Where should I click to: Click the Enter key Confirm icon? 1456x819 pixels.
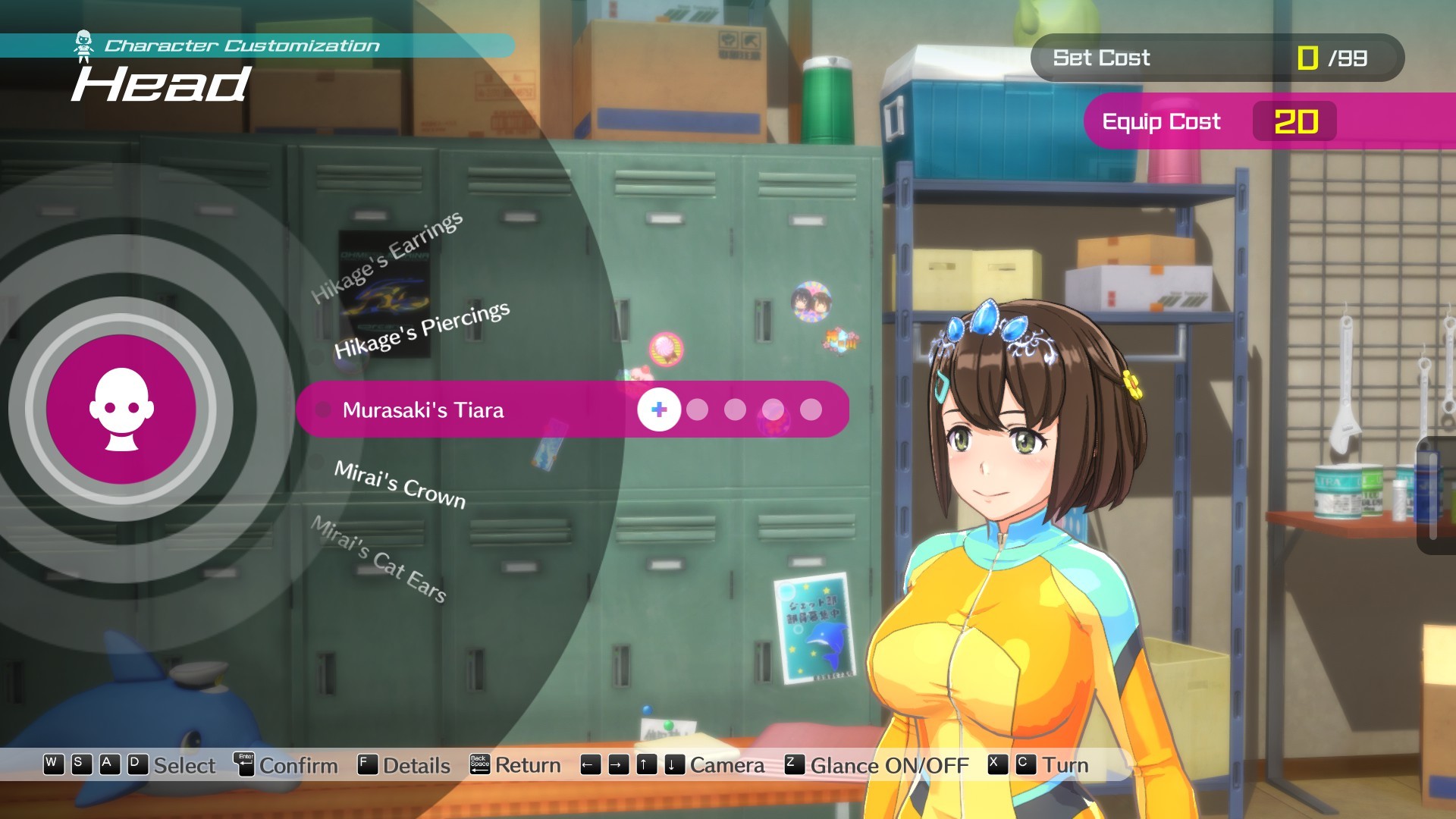246,766
